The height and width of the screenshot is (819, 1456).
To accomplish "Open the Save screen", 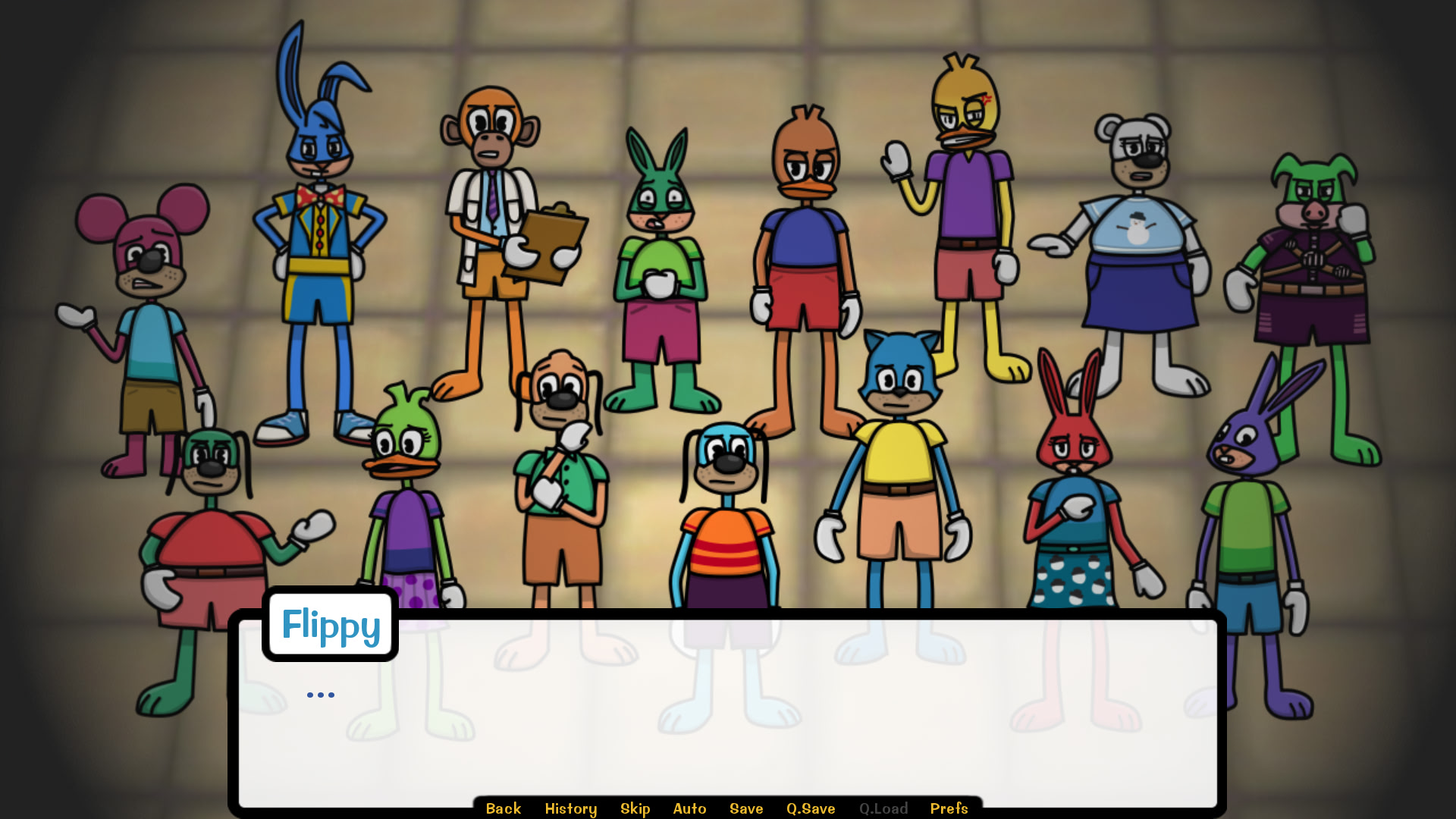I will [745, 808].
